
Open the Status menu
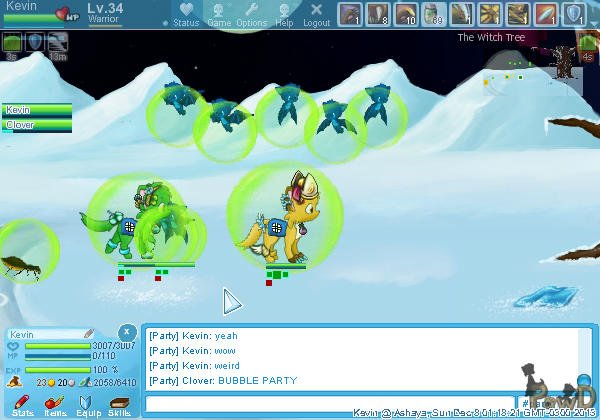tap(185, 14)
